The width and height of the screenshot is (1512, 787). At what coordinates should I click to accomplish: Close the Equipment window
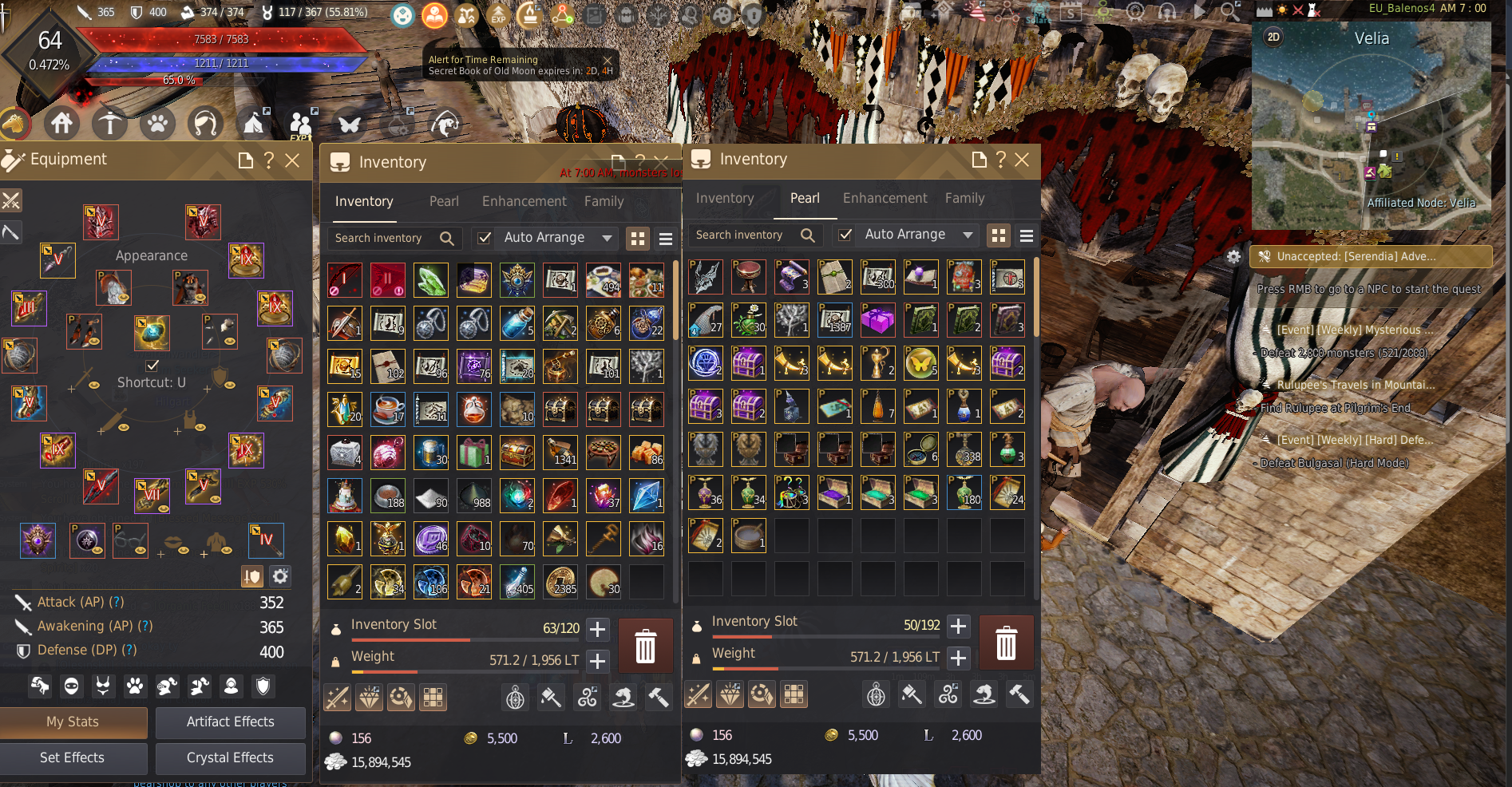(x=292, y=160)
